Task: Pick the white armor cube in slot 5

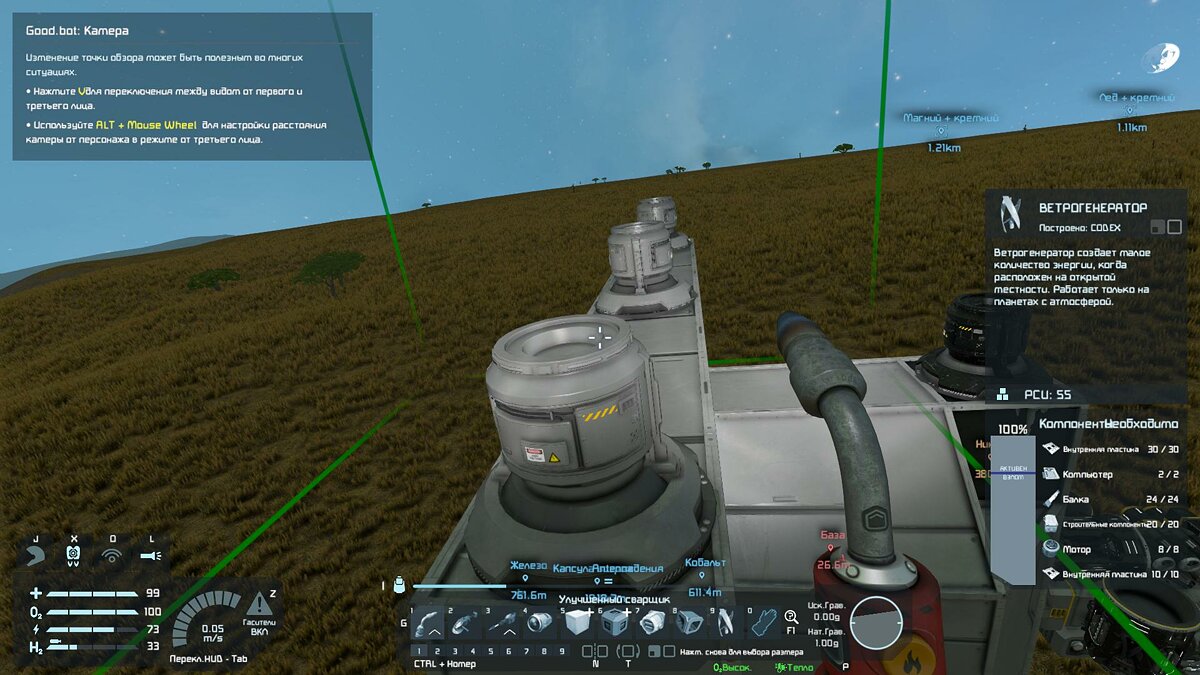Action: tap(575, 624)
